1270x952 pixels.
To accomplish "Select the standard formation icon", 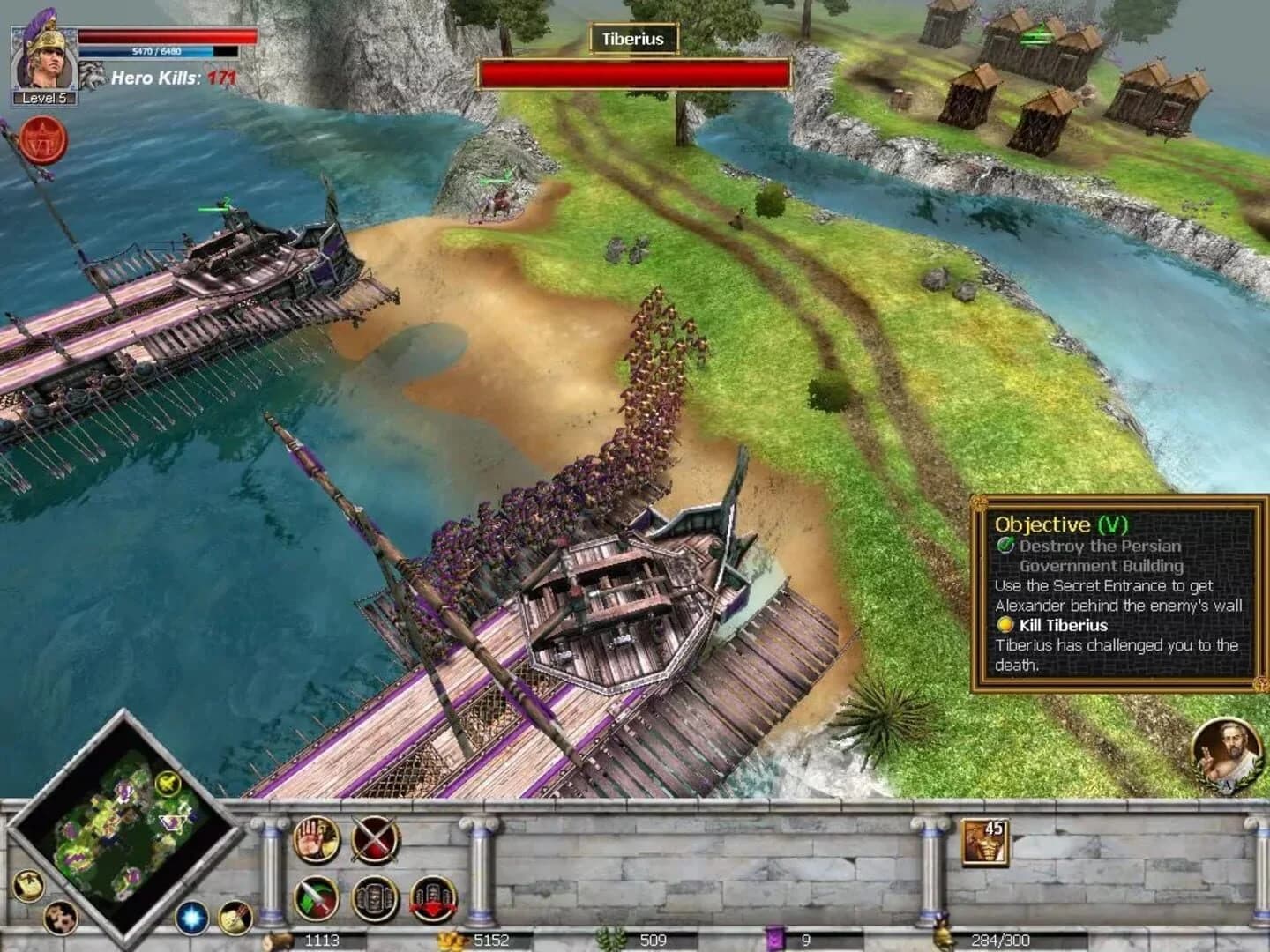I will coord(374,899).
